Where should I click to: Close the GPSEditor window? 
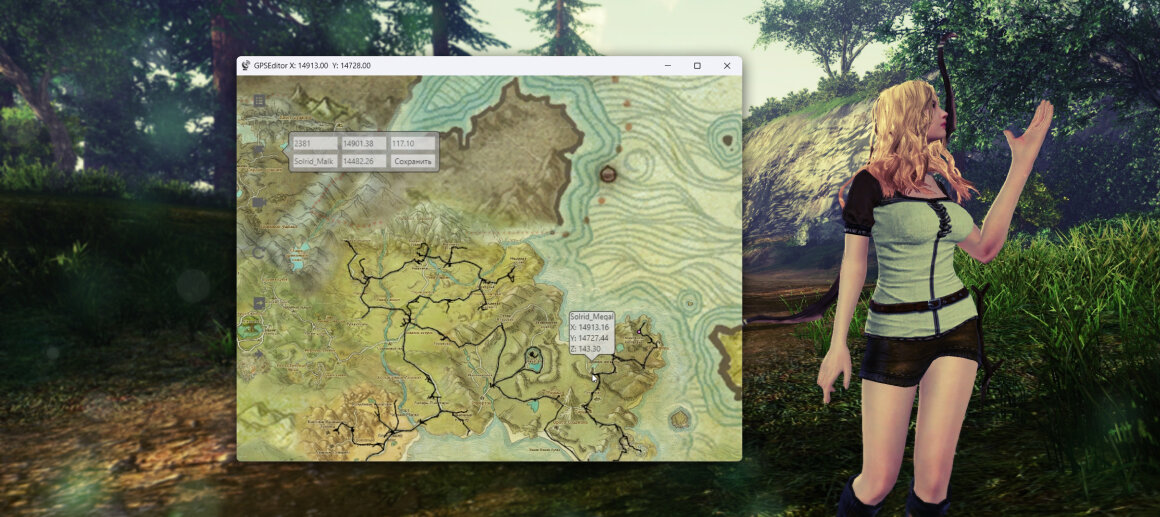[727, 66]
